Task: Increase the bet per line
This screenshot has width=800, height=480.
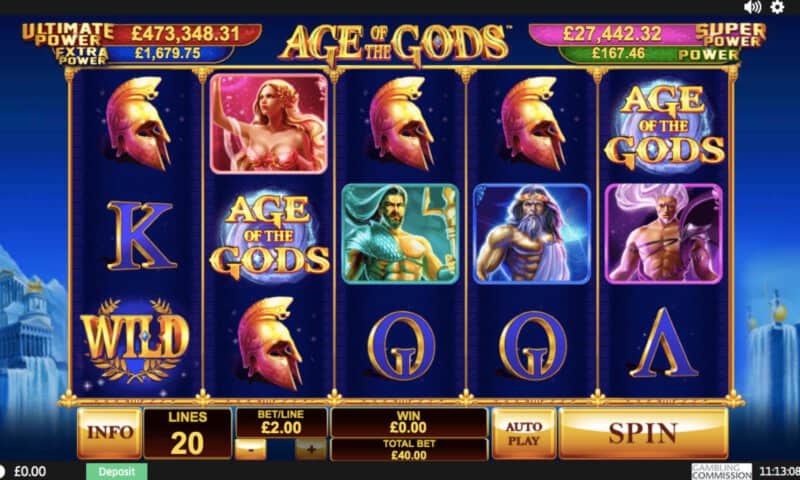Action: 311,449
